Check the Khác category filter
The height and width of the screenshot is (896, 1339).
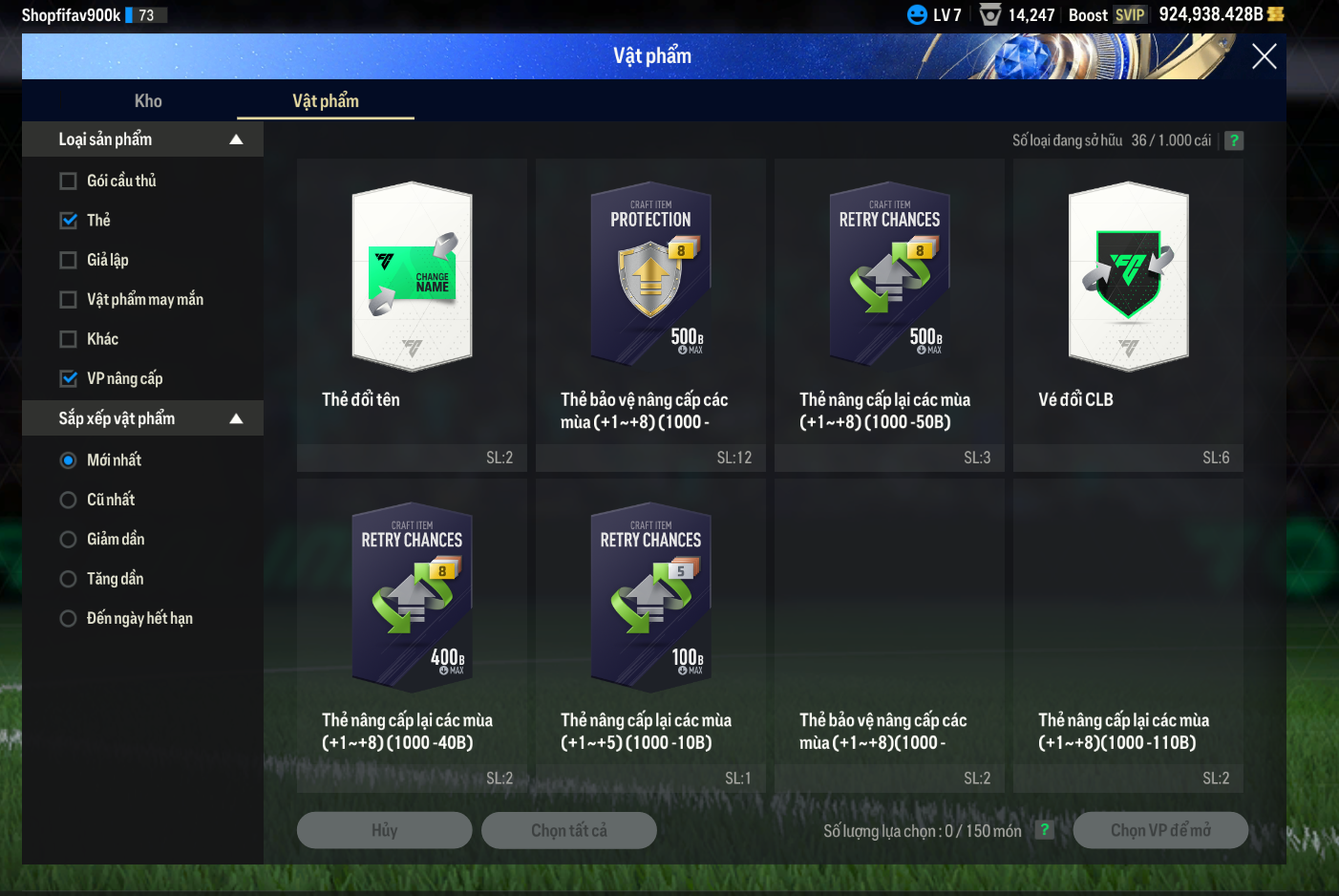pyautogui.click(x=69, y=339)
